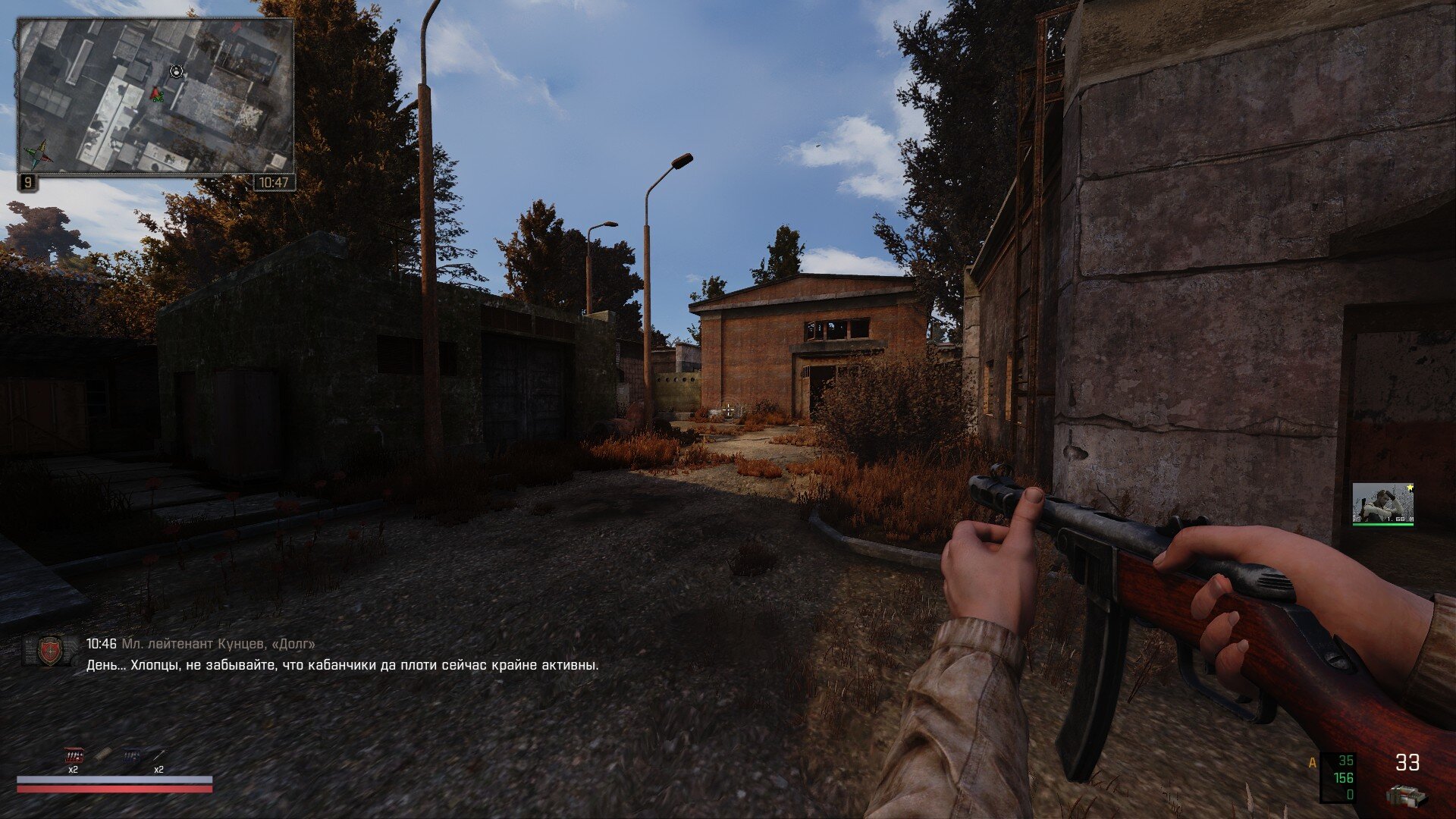Click the red arrow marker on the minimap

click(156, 94)
